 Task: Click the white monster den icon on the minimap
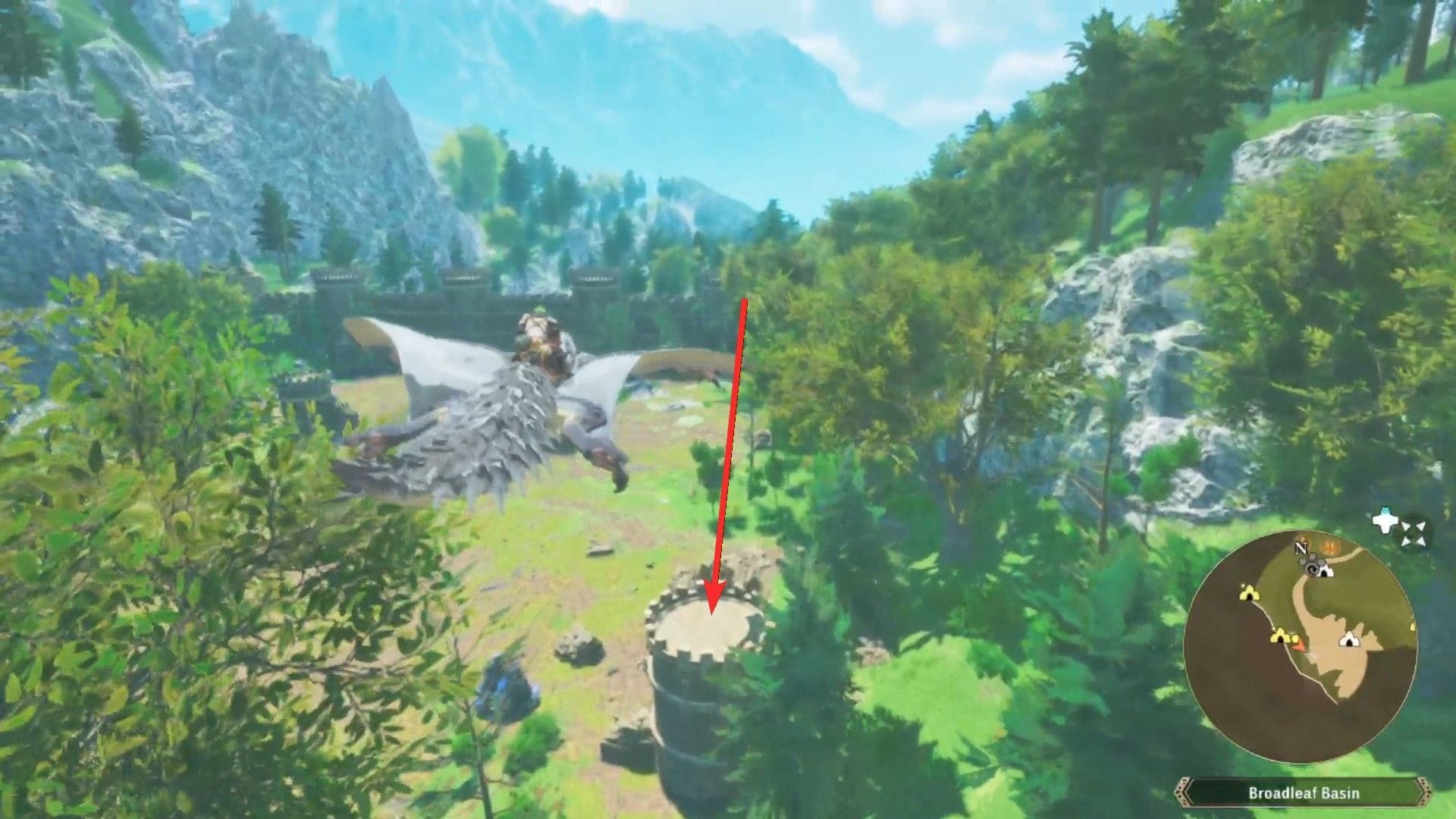[x=1325, y=571]
